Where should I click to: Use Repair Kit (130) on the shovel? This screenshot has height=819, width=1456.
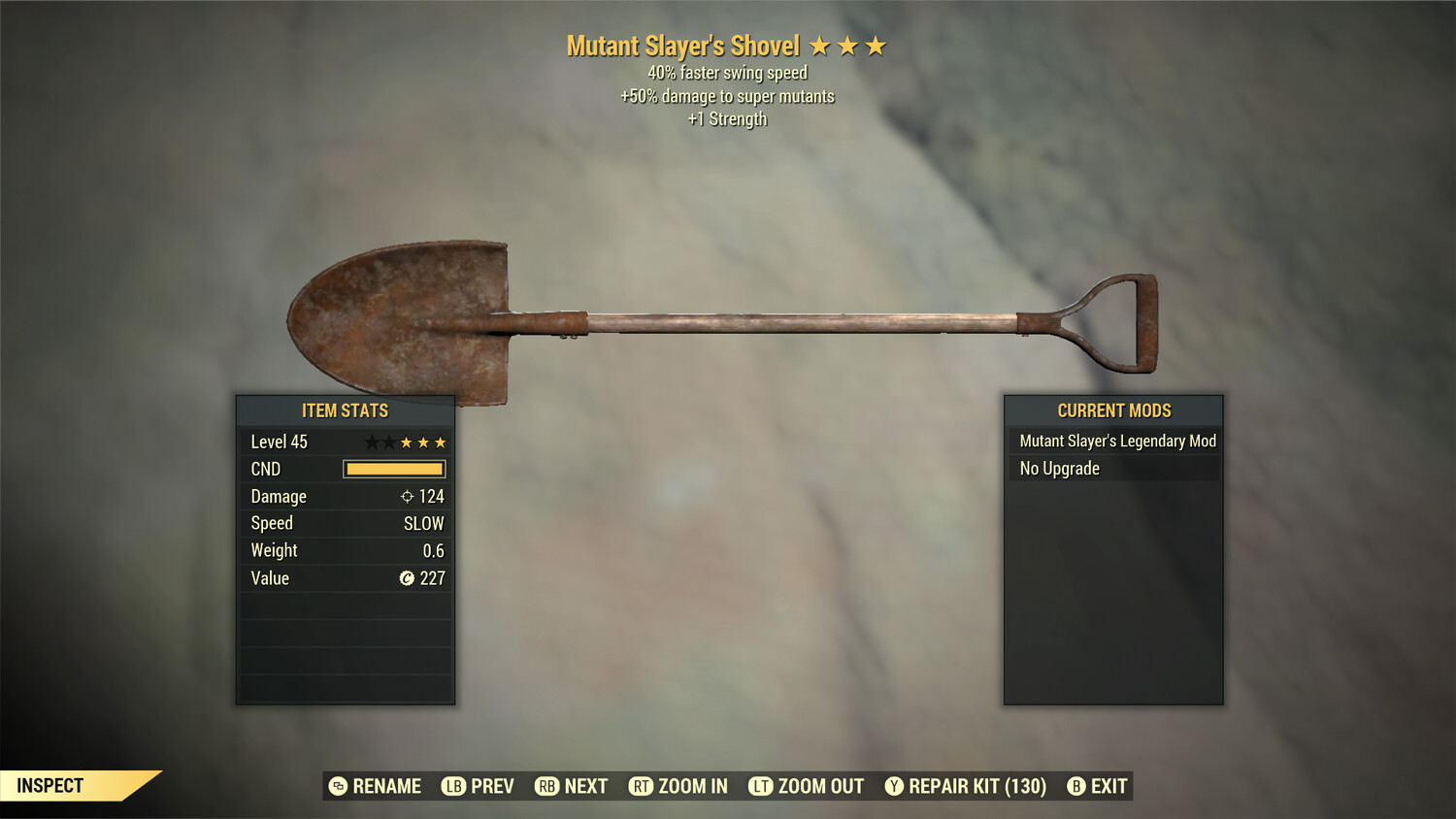[x=965, y=786]
